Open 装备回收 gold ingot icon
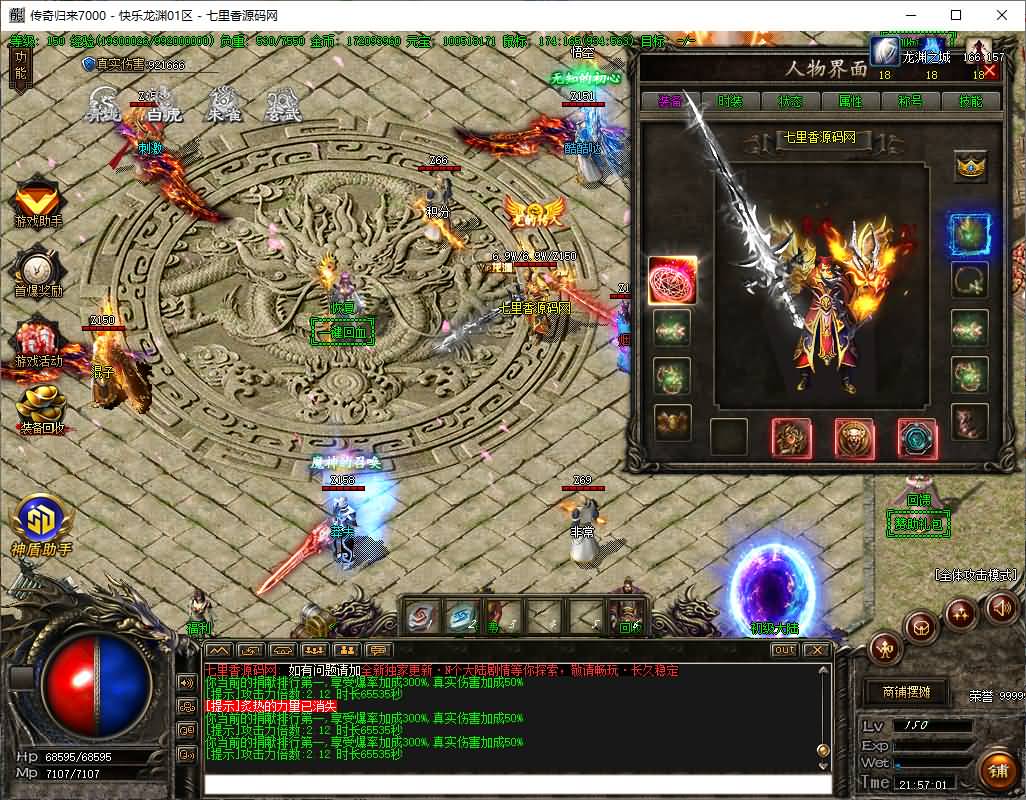The height and width of the screenshot is (800, 1026). (41, 410)
